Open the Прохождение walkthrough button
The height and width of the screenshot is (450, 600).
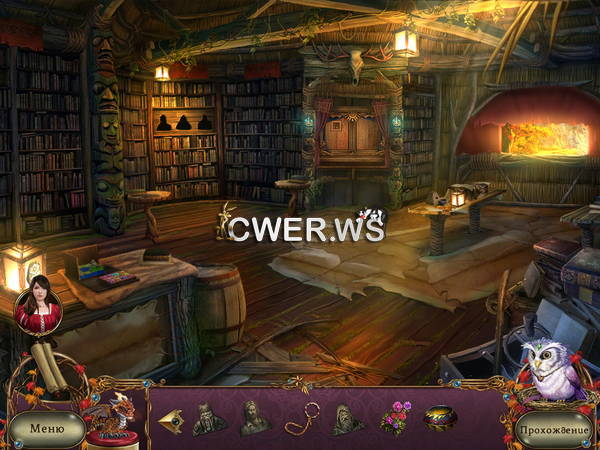click(x=554, y=429)
